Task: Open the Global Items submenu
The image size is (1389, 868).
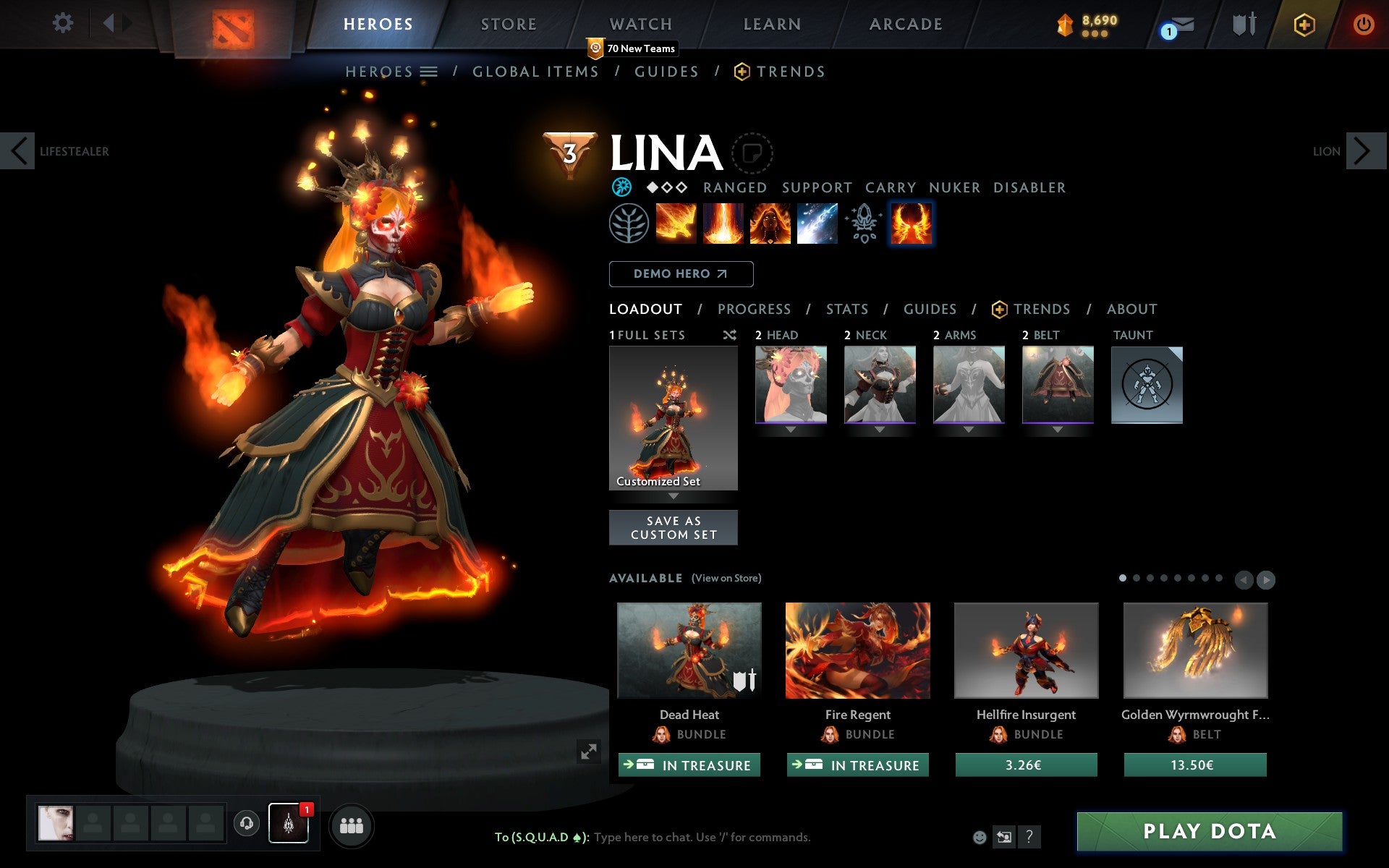Action: (x=535, y=72)
